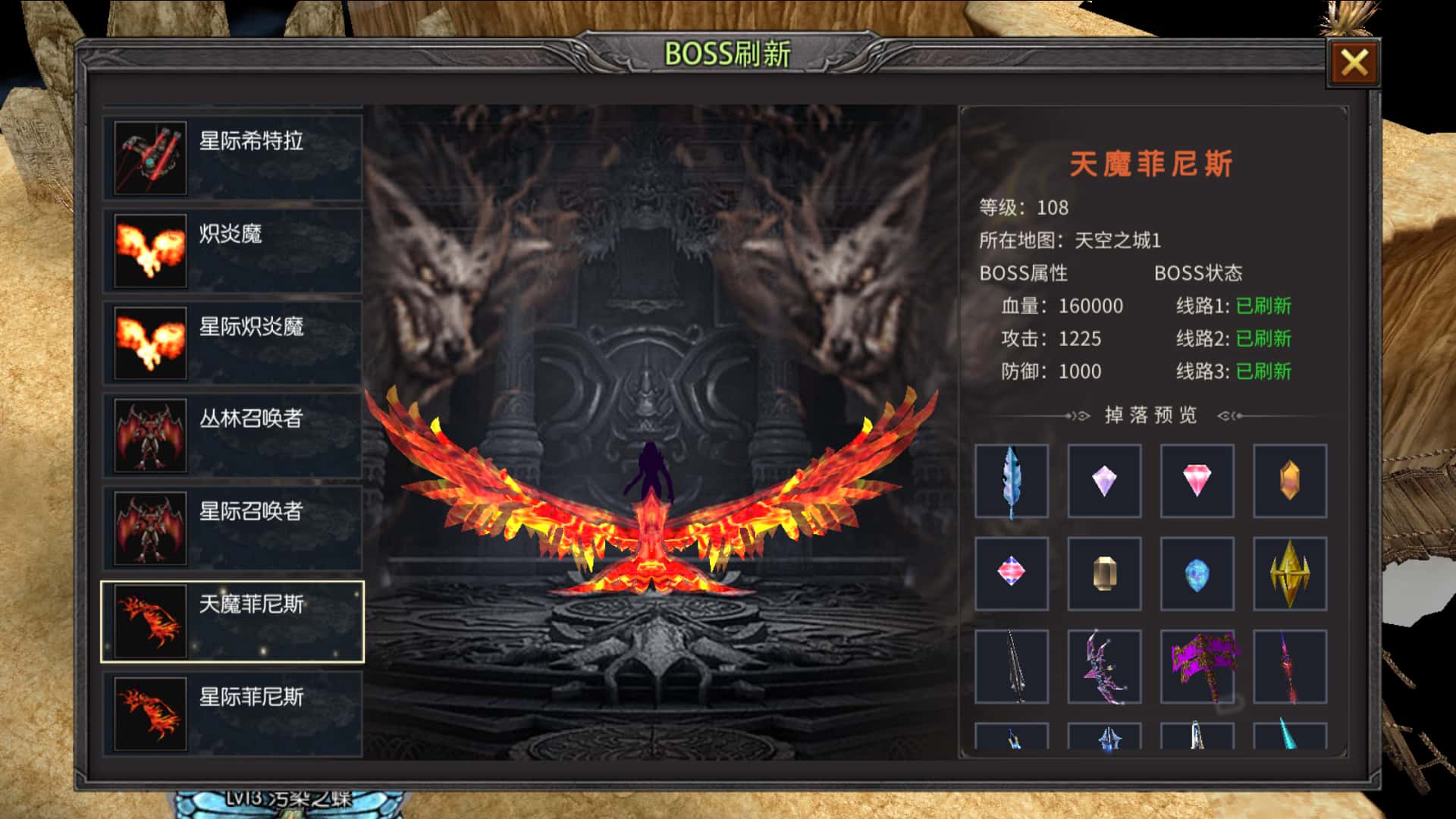1456x819 pixels.
Task: Click the 丛林召唤者 demon icon
Action: pos(150,436)
